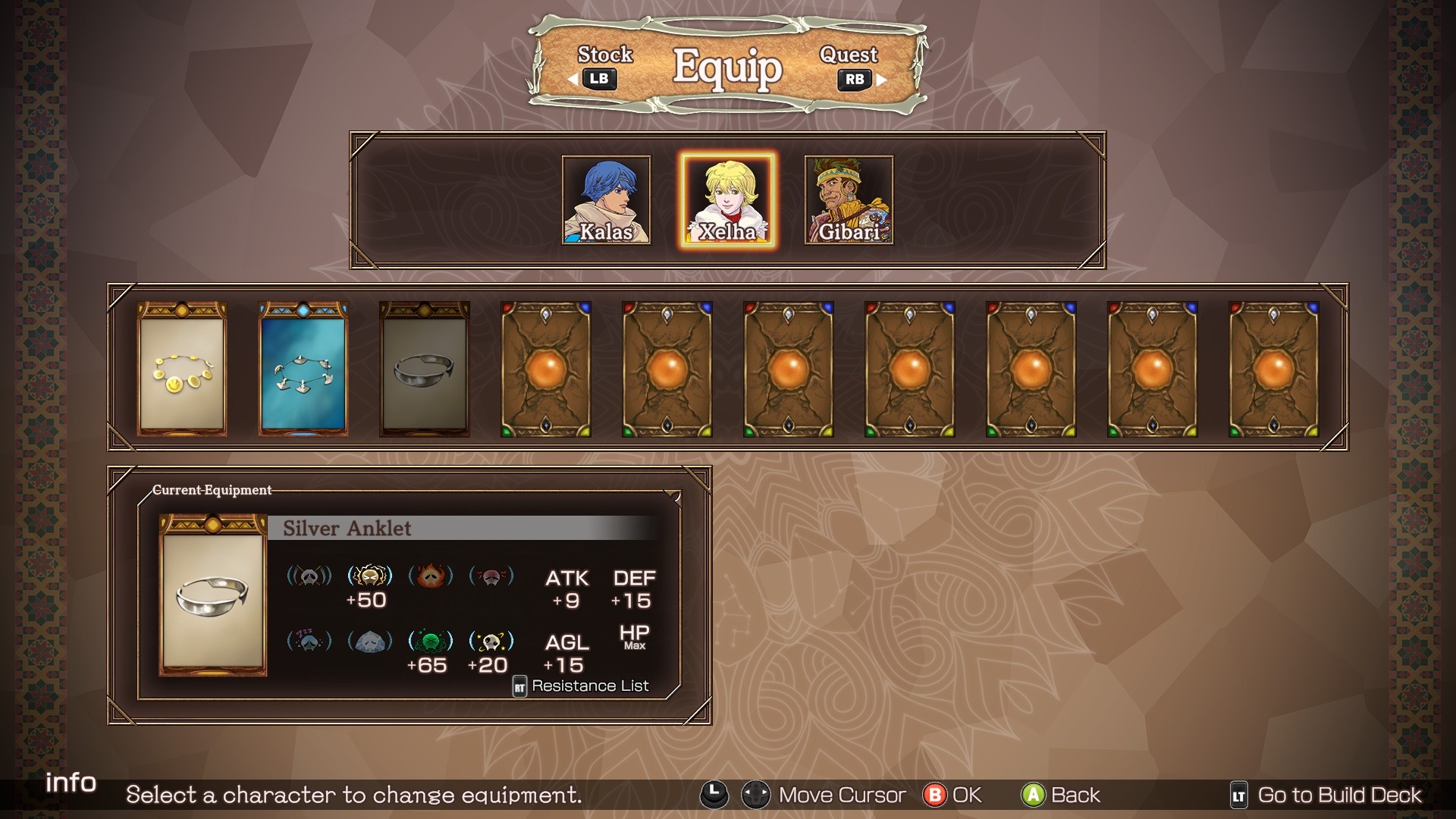Viewport: 1456px width, 819px height.
Task: Select the silver anklet card in the row
Action: (x=425, y=369)
